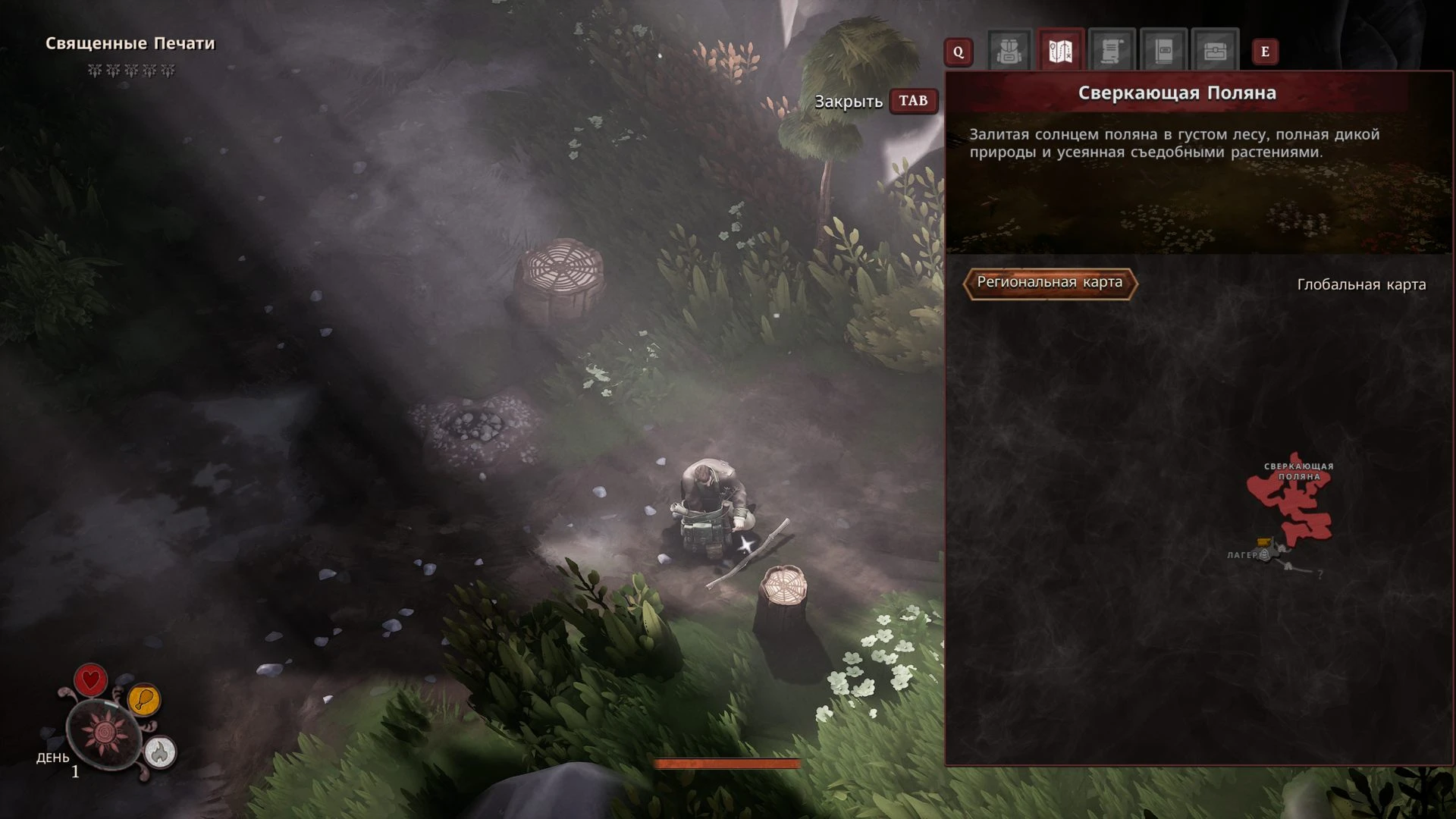Screen dimensions: 1456x819
Task: Open the journal book tab
Action: (x=1163, y=52)
